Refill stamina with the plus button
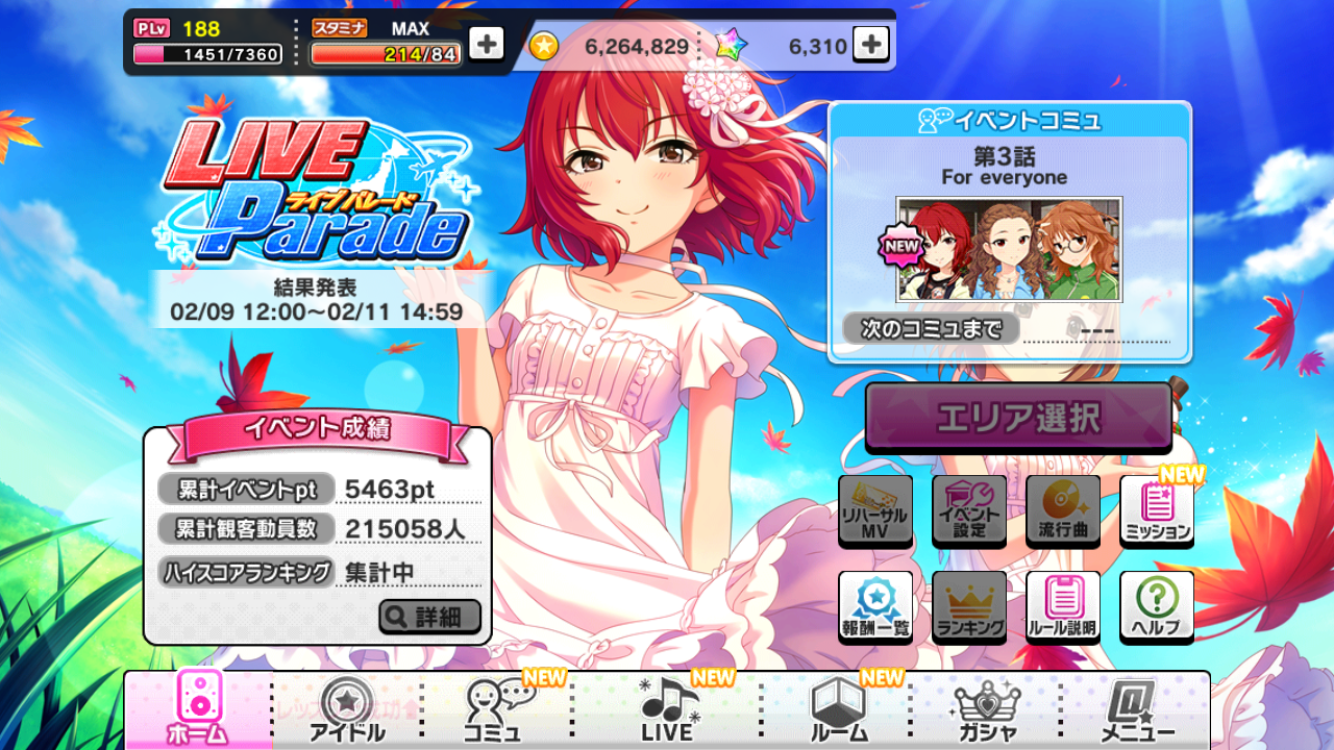The width and height of the screenshot is (1334, 750). click(x=486, y=45)
